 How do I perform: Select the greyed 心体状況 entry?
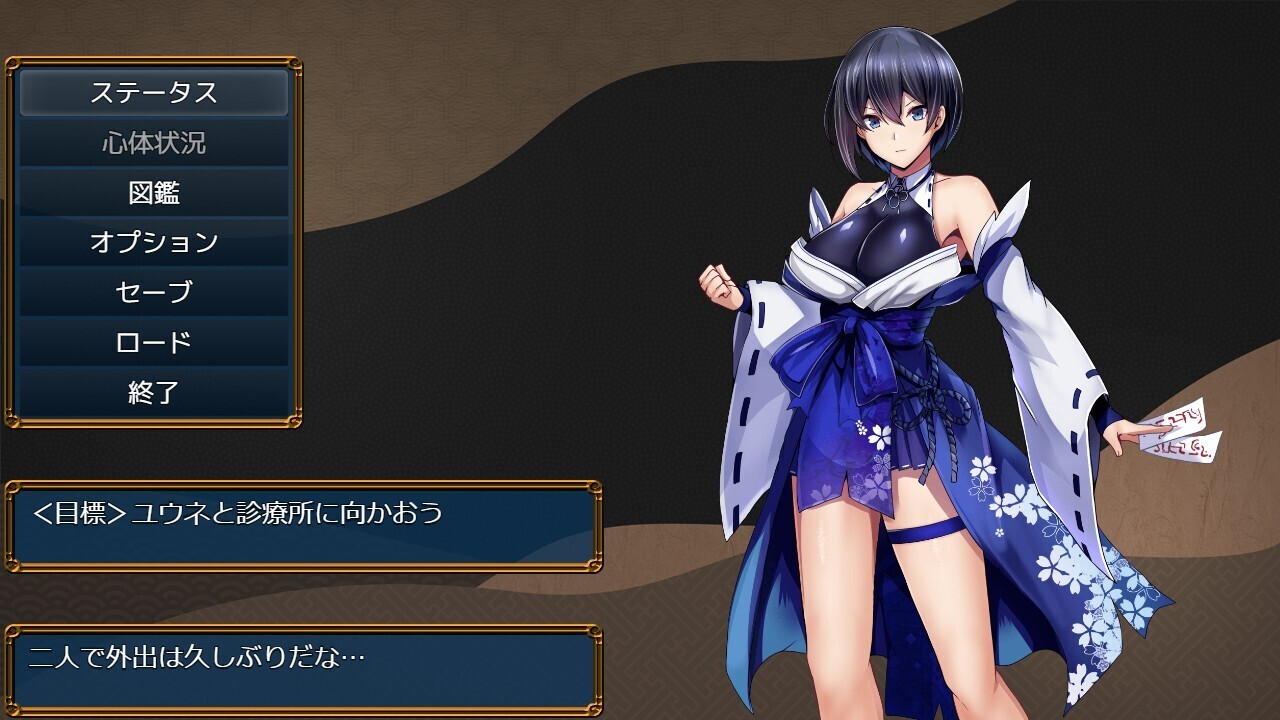[x=154, y=143]
